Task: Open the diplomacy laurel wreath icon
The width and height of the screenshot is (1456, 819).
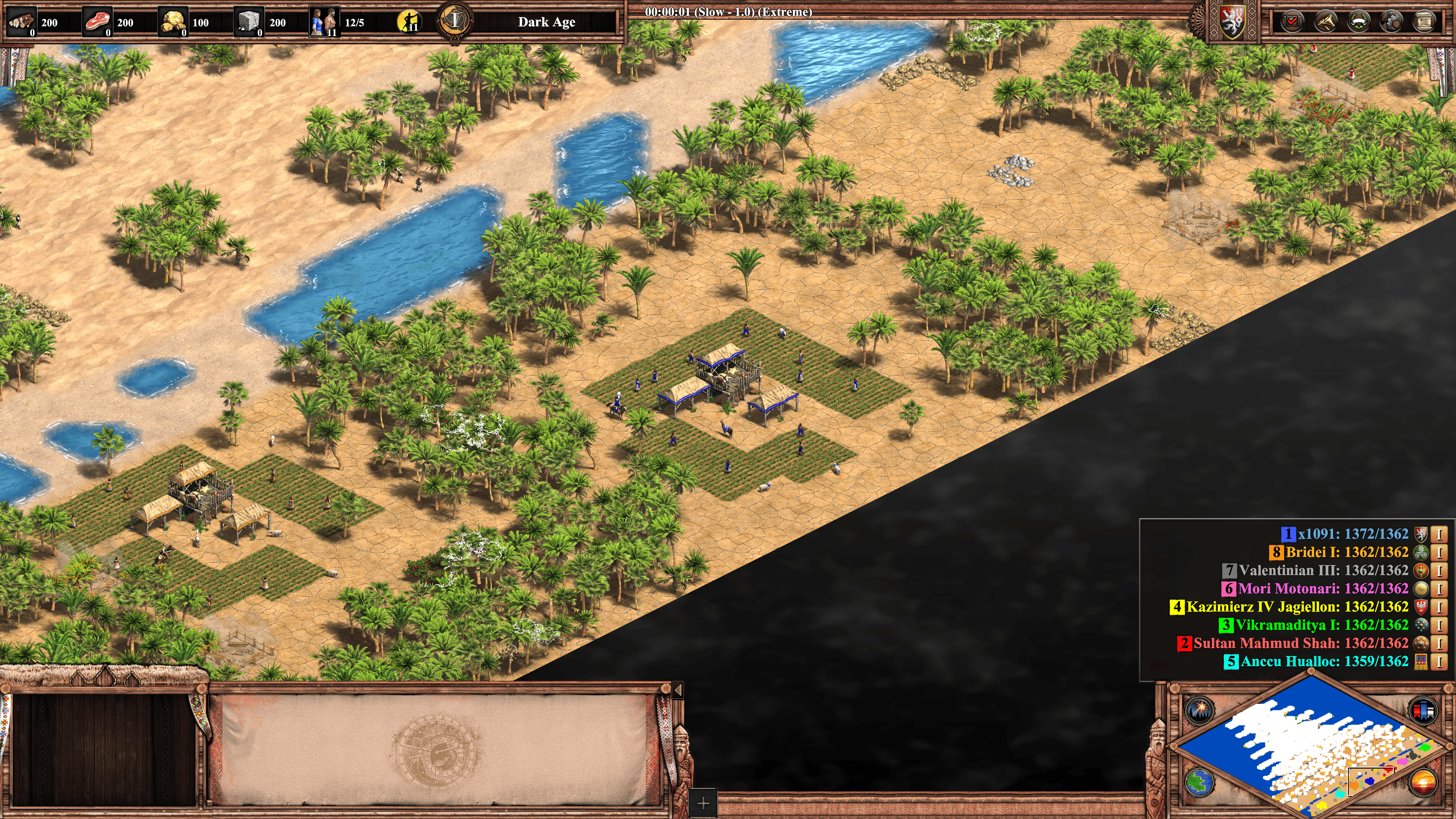Action: point(1358,22)
